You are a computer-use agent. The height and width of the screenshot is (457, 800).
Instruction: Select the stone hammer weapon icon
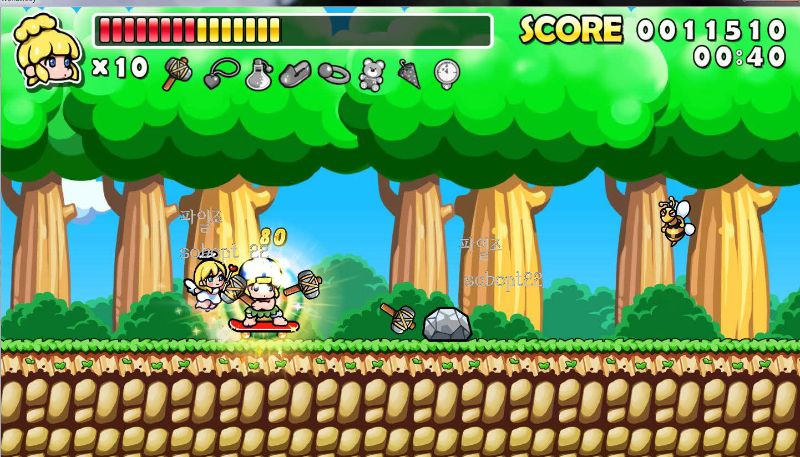(x=177, y=72)
